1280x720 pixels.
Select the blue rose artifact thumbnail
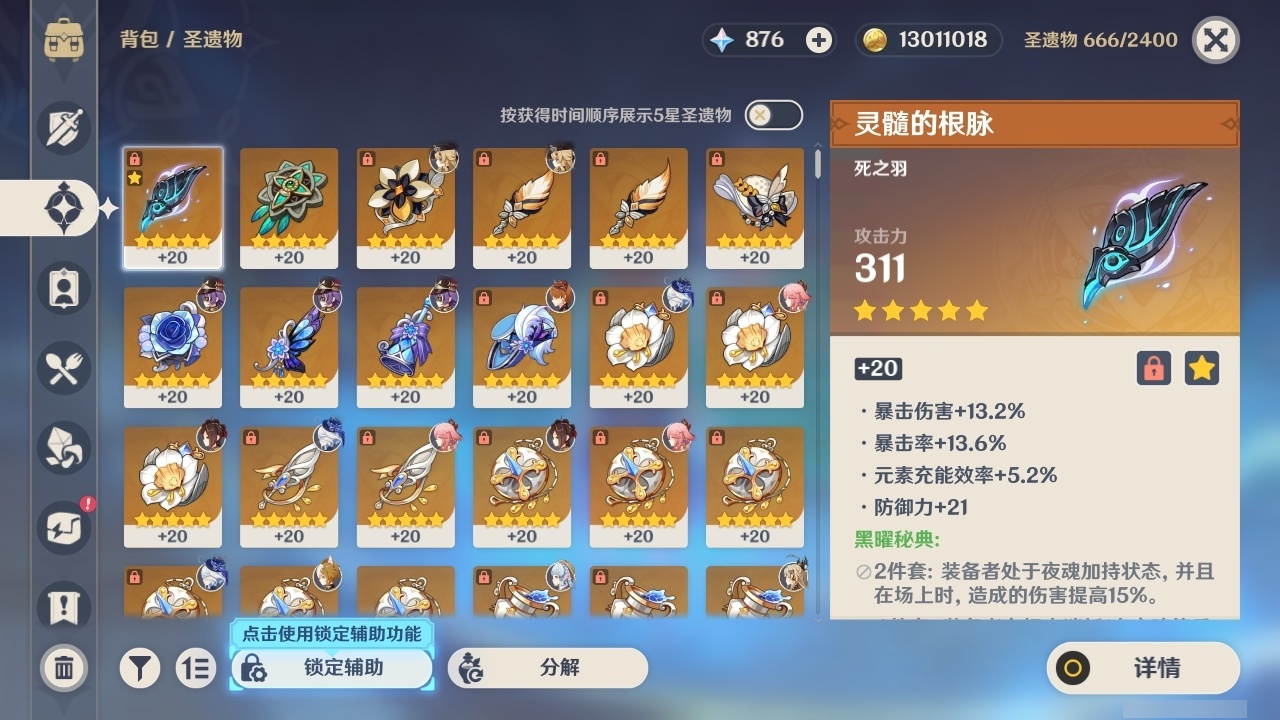coord(172,347)
